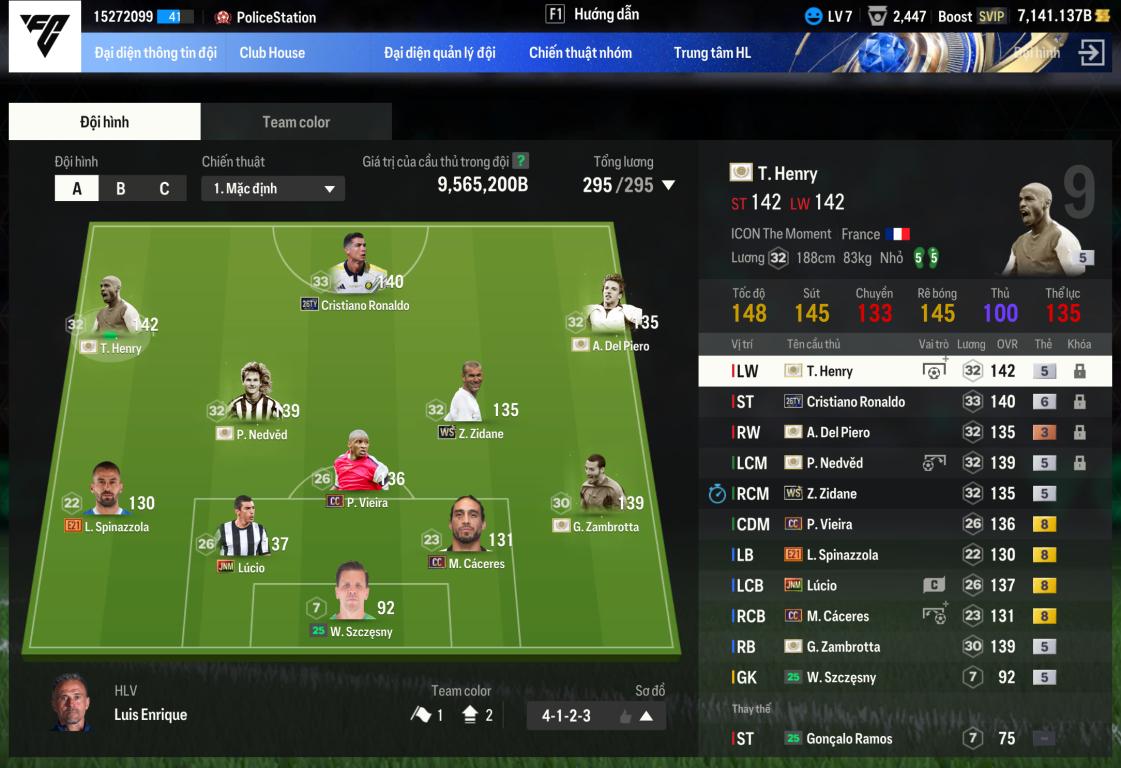Select Cristiano Ronaldo on the pitch

tap(354, 270)
